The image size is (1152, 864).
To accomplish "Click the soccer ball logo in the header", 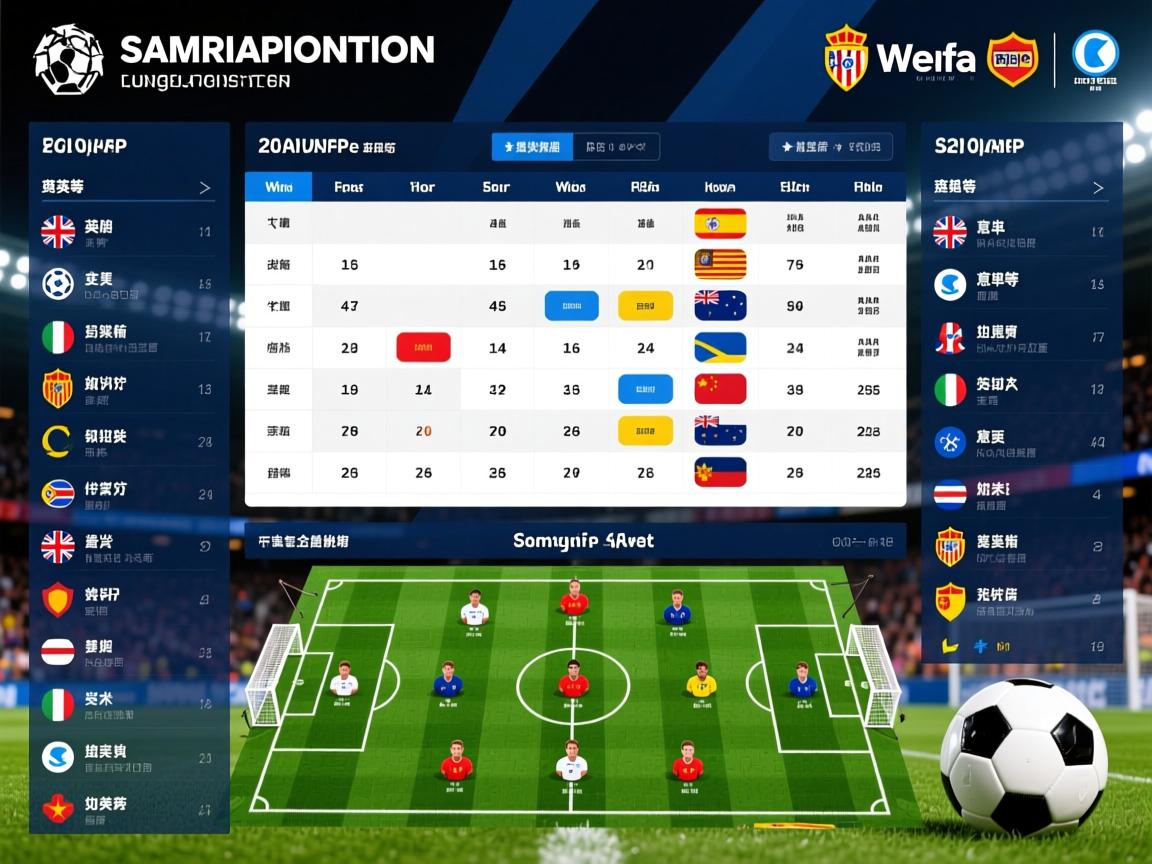I will 68,60.
